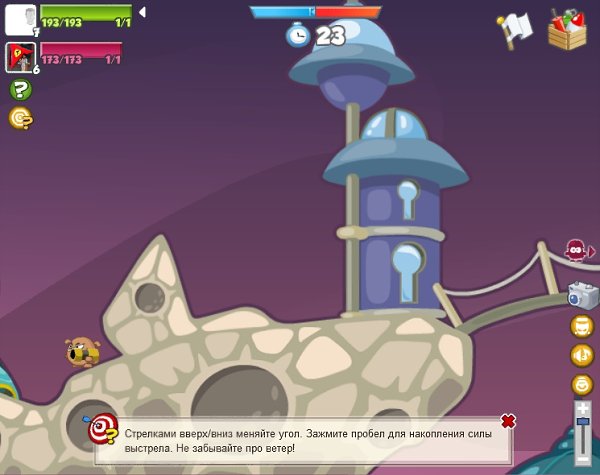Select the first player's white avatar
600x475 pixels.
pyautogui.click(x=20, y=19)
